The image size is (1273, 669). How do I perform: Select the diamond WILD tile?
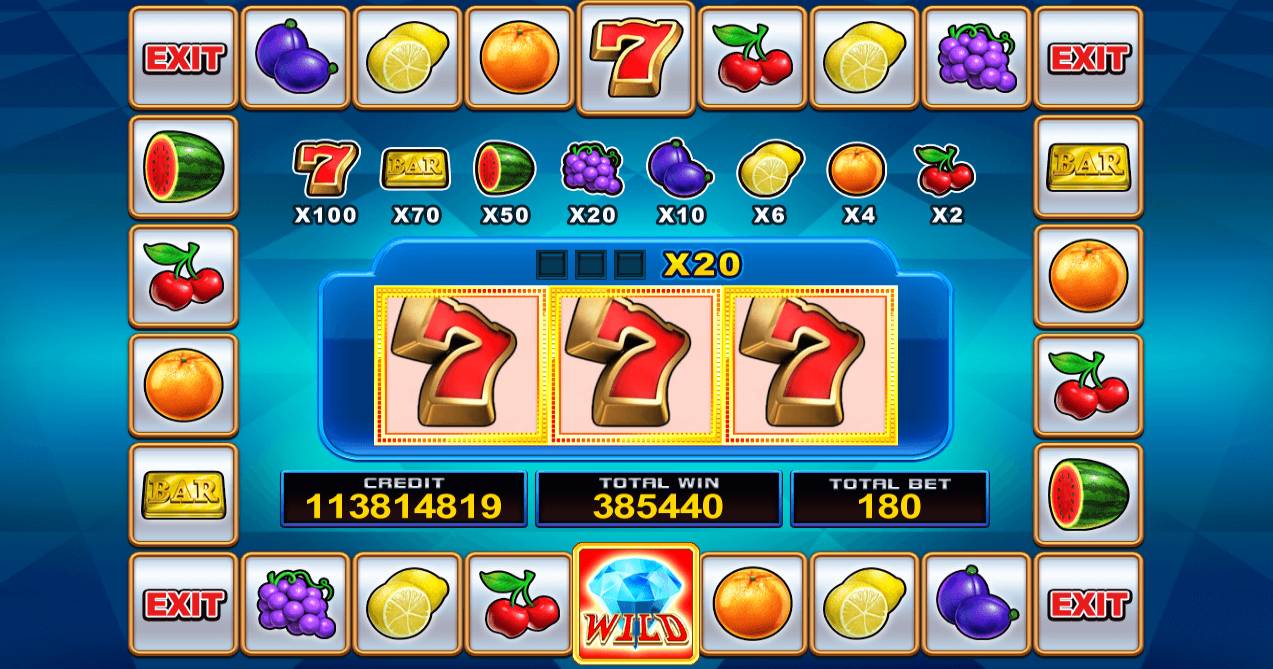point(635,604)
